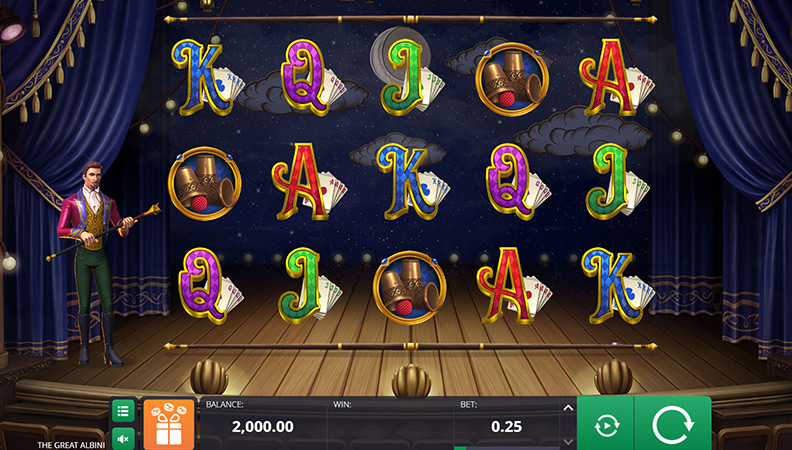Open the green list menu button

point(123,410)
